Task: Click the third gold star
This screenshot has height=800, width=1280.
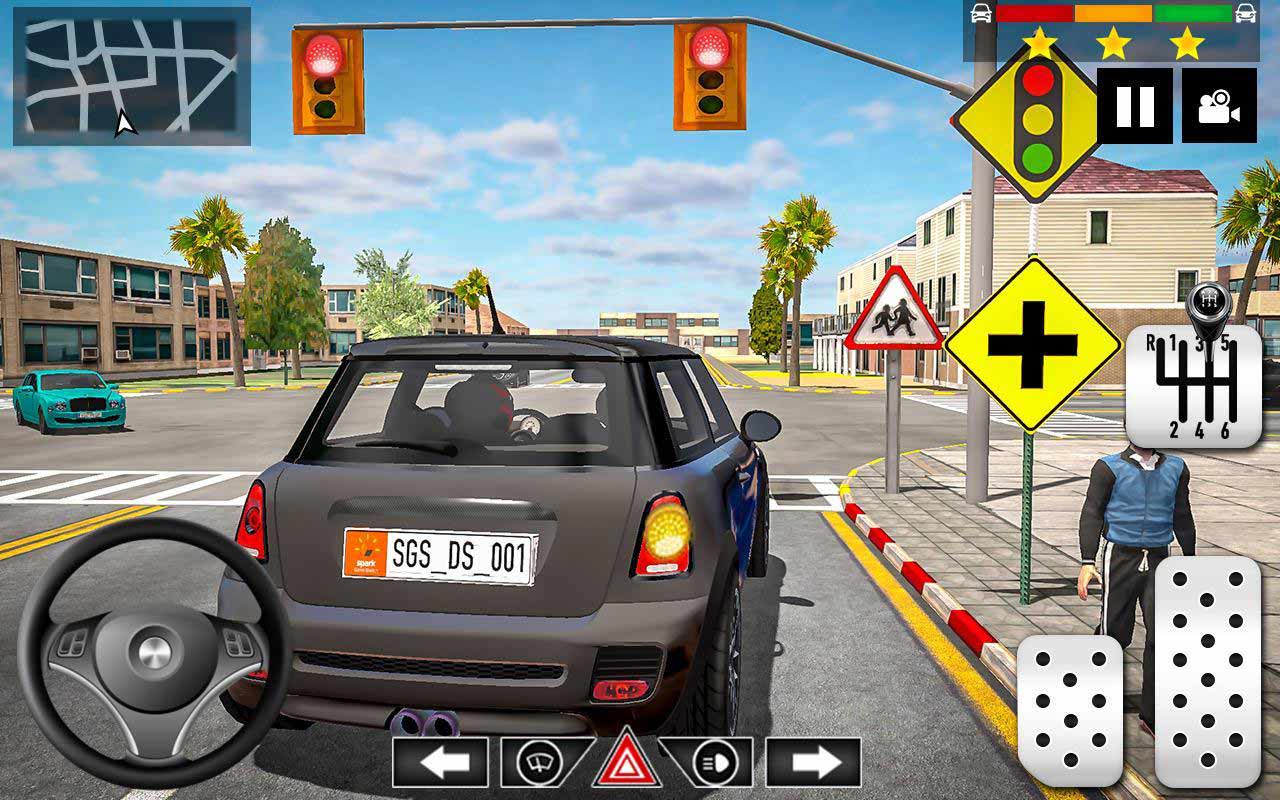Action: pyautogui.click(x=1185, y=44)
